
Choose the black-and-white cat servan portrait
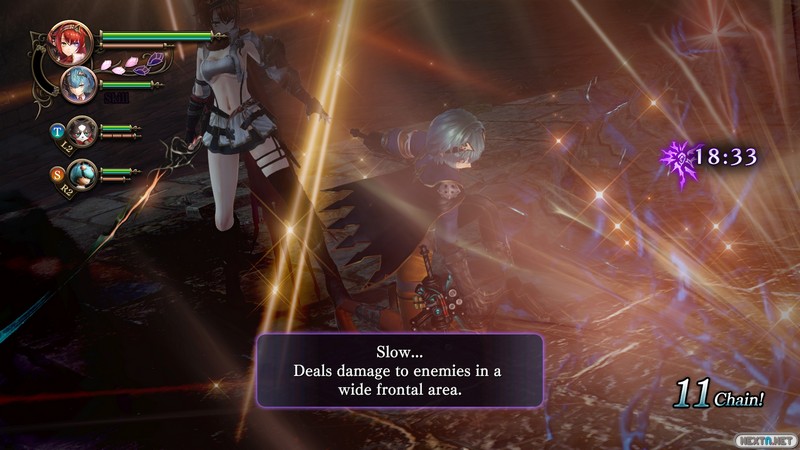[x=83, y=130]
